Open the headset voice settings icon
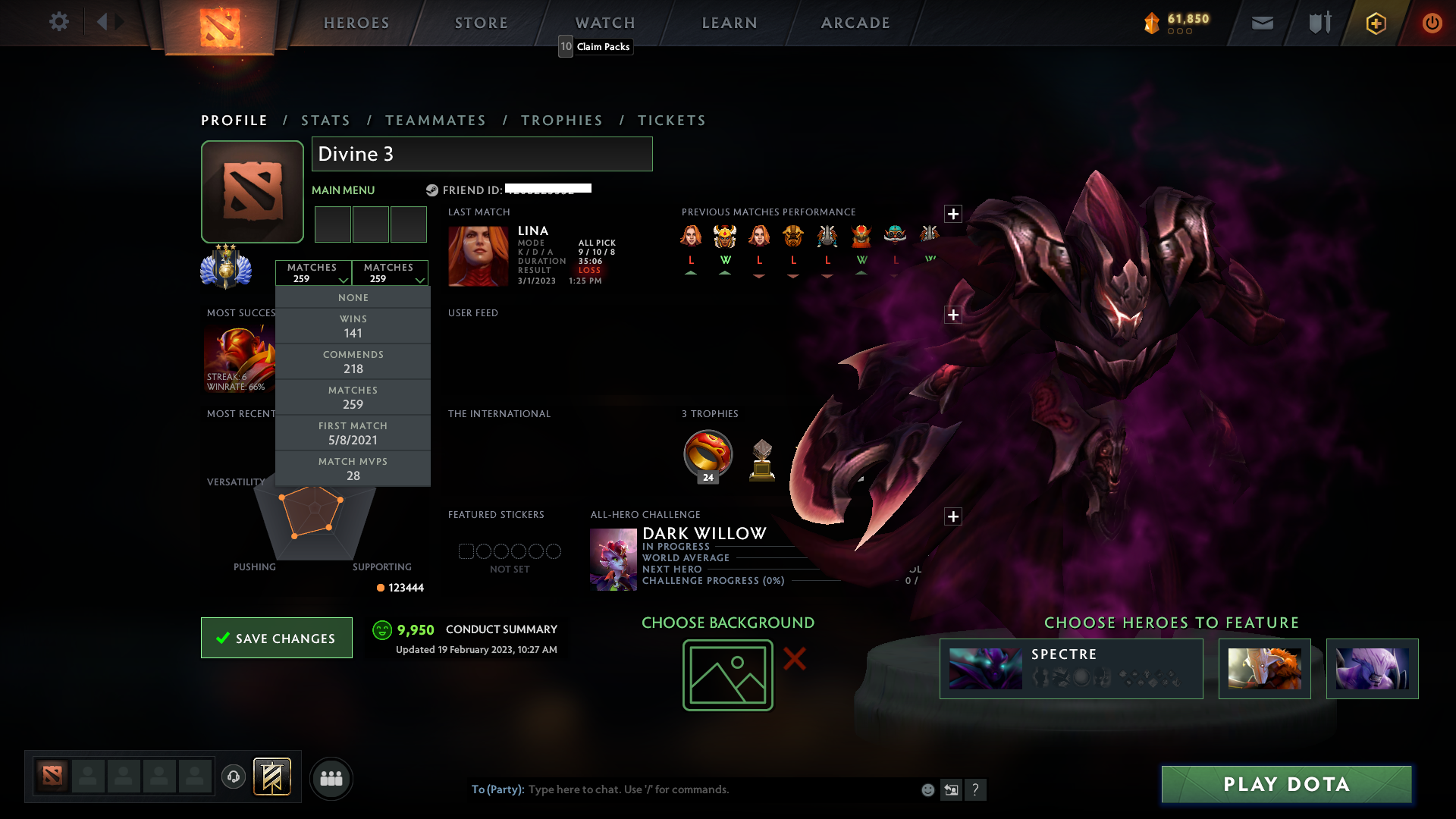This screenshot has height=819, width=1456. (234, 778)
